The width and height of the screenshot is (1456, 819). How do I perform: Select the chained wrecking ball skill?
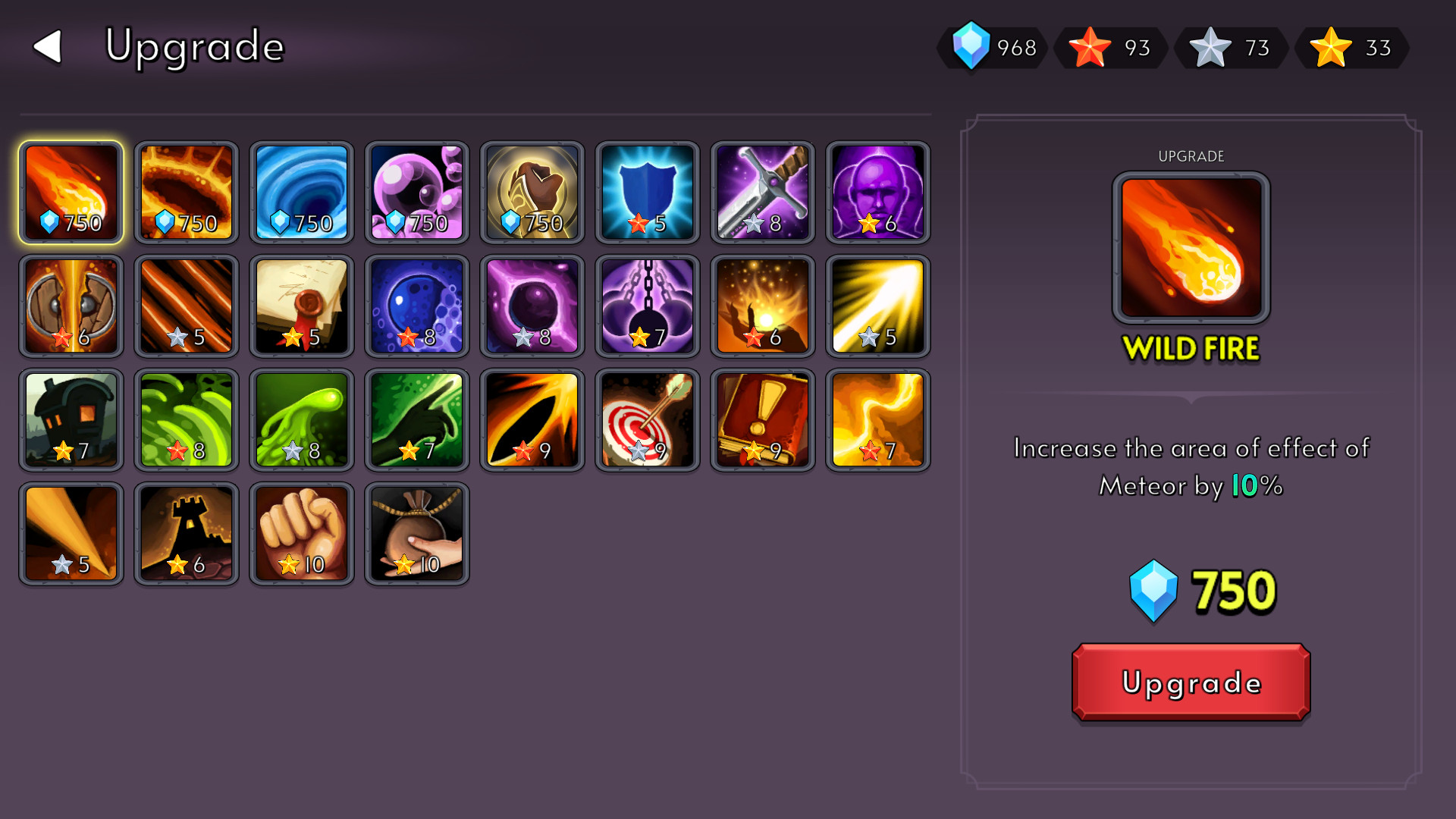click(647, 306)
